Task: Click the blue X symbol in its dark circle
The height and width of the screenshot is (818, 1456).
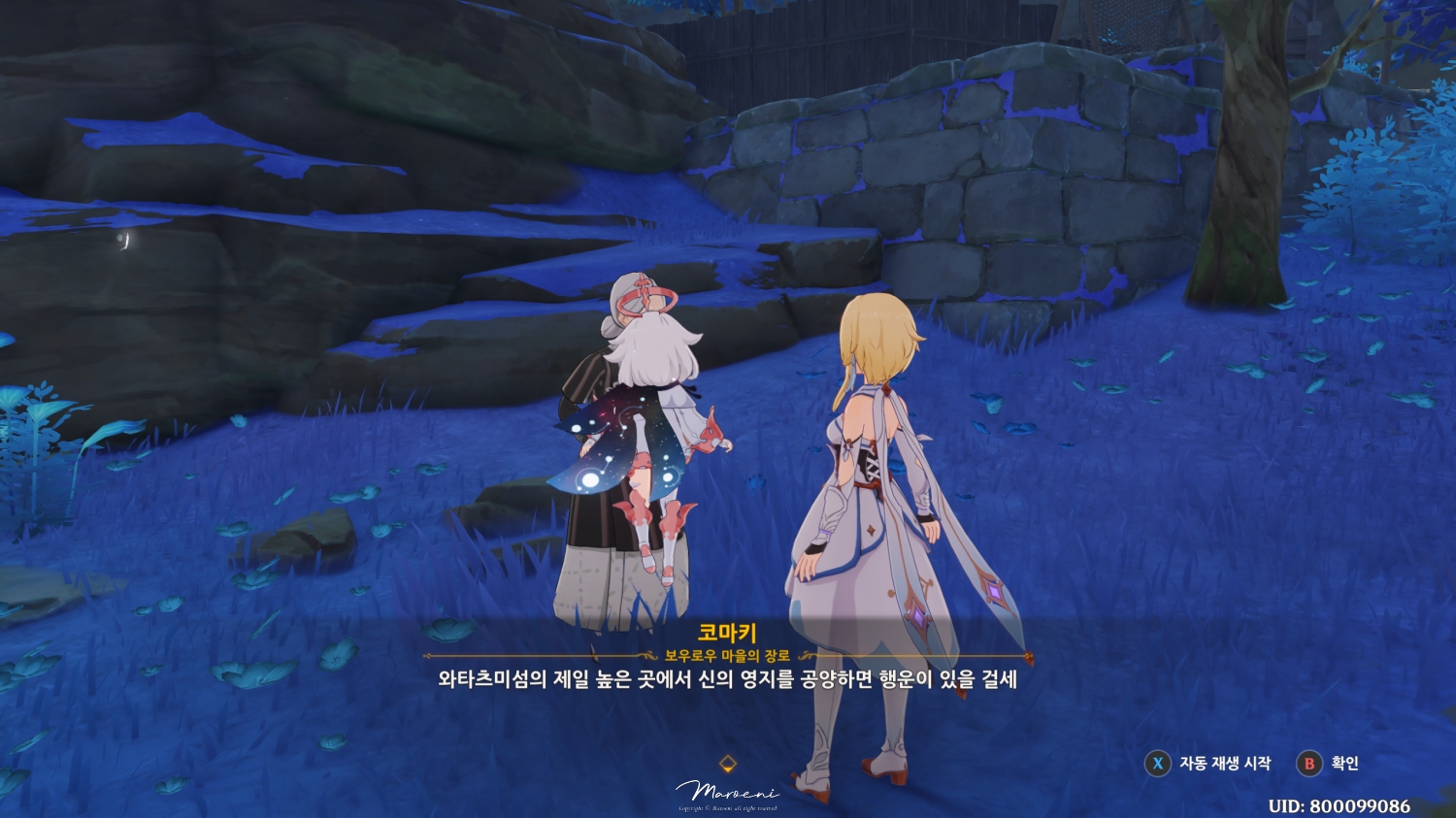Action: coord(1160,765)
